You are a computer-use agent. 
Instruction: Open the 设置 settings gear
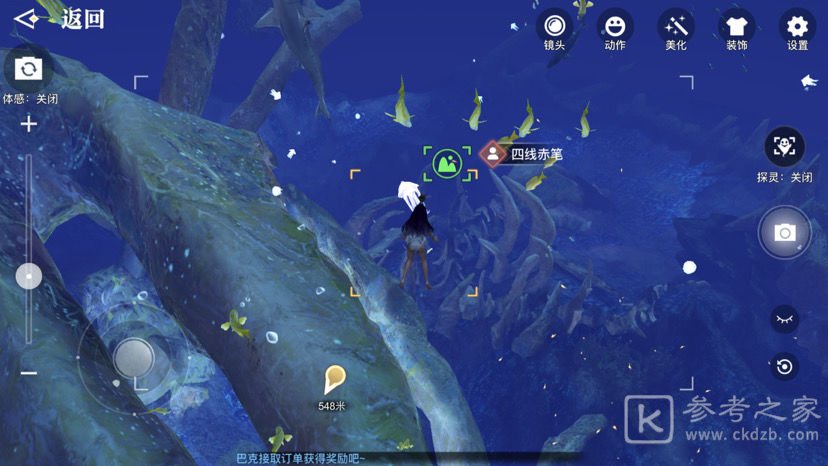(797, 26)
